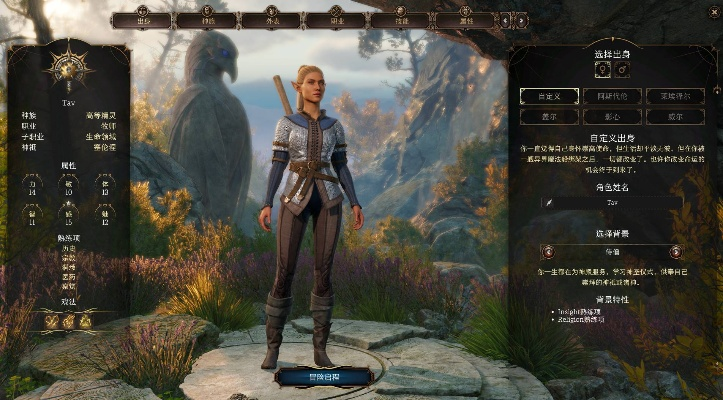Screen dimensions: 723x400
Task: Open the 技能 (Skills) tab
Action: 401,20
